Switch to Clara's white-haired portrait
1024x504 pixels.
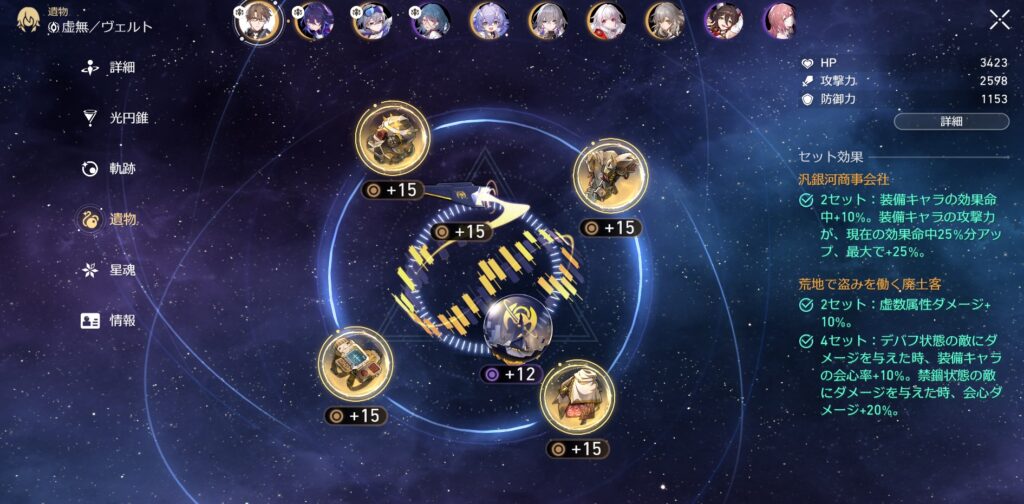(x=605, y=20)
